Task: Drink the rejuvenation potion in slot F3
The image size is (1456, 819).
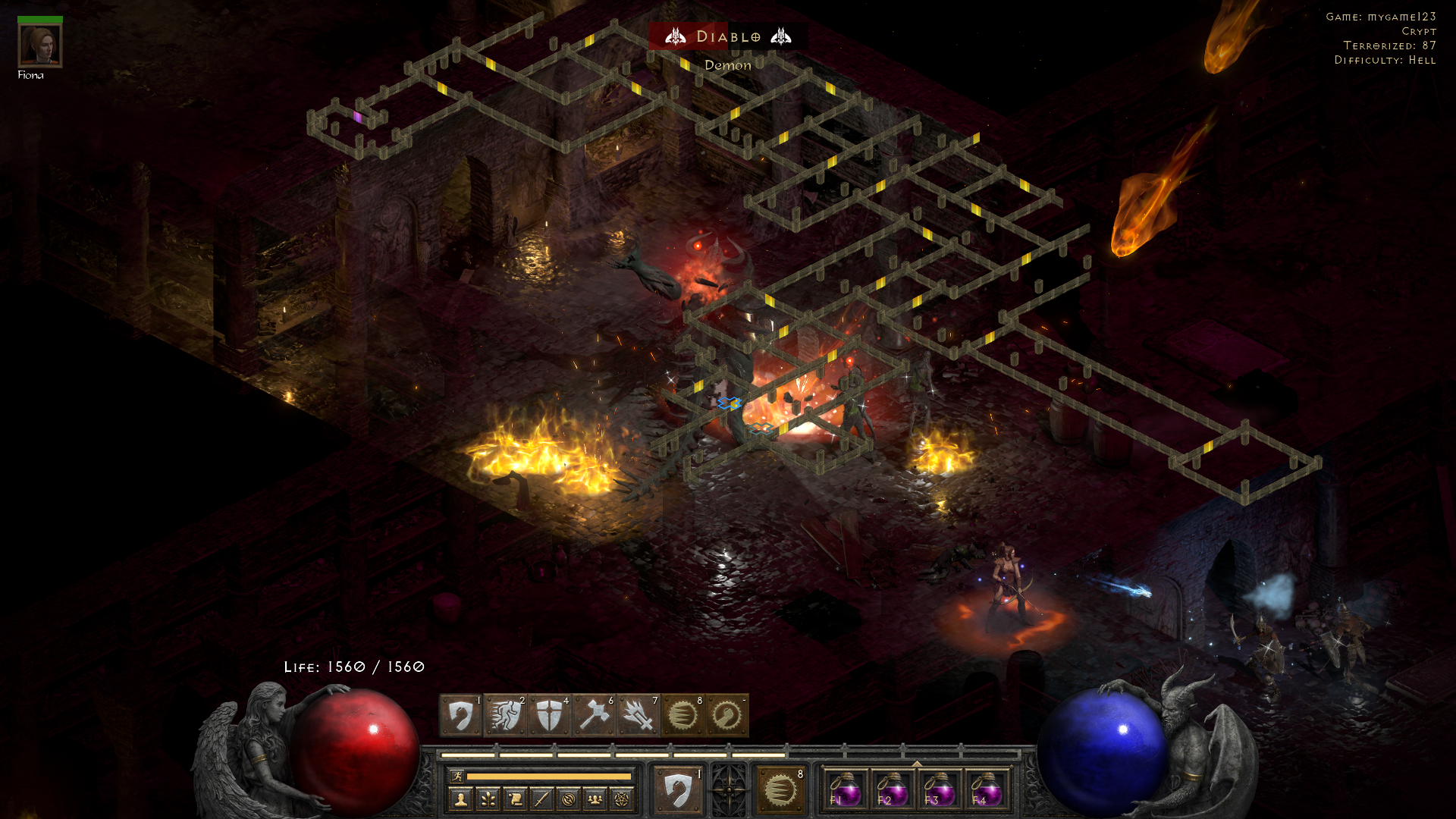Action: point(939,790)
